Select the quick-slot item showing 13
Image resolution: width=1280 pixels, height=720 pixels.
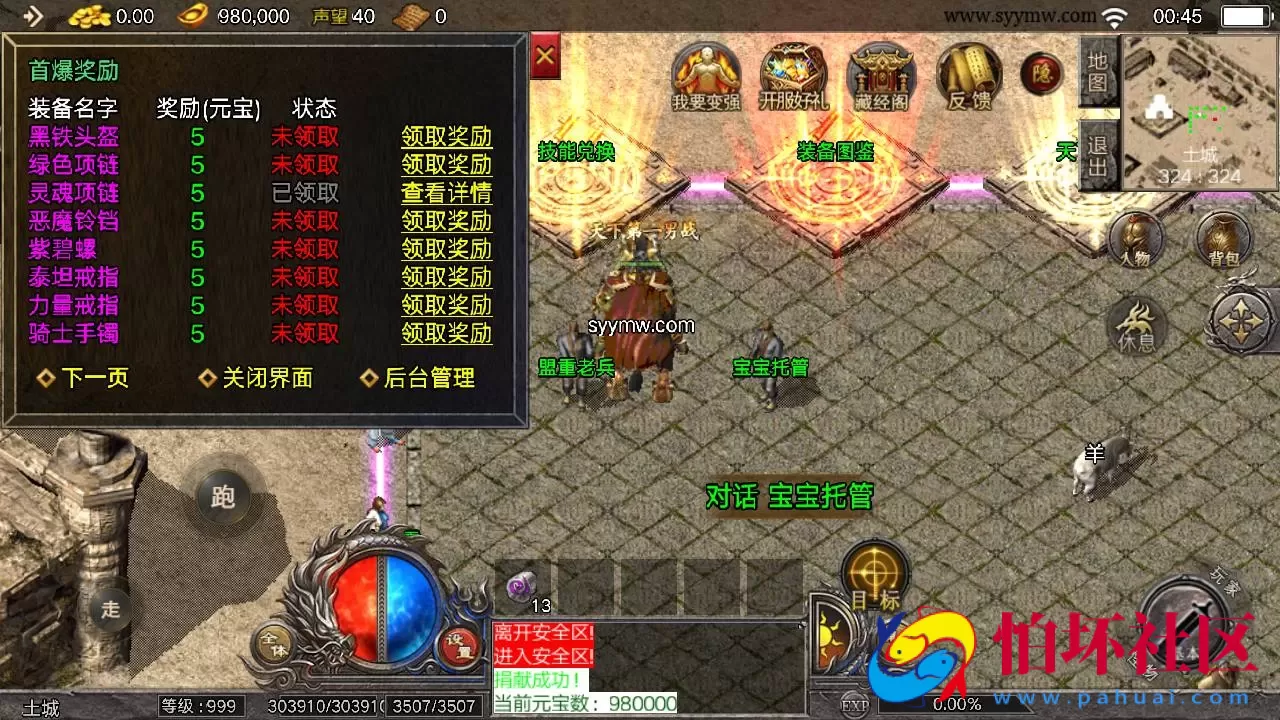coord(522,585)
